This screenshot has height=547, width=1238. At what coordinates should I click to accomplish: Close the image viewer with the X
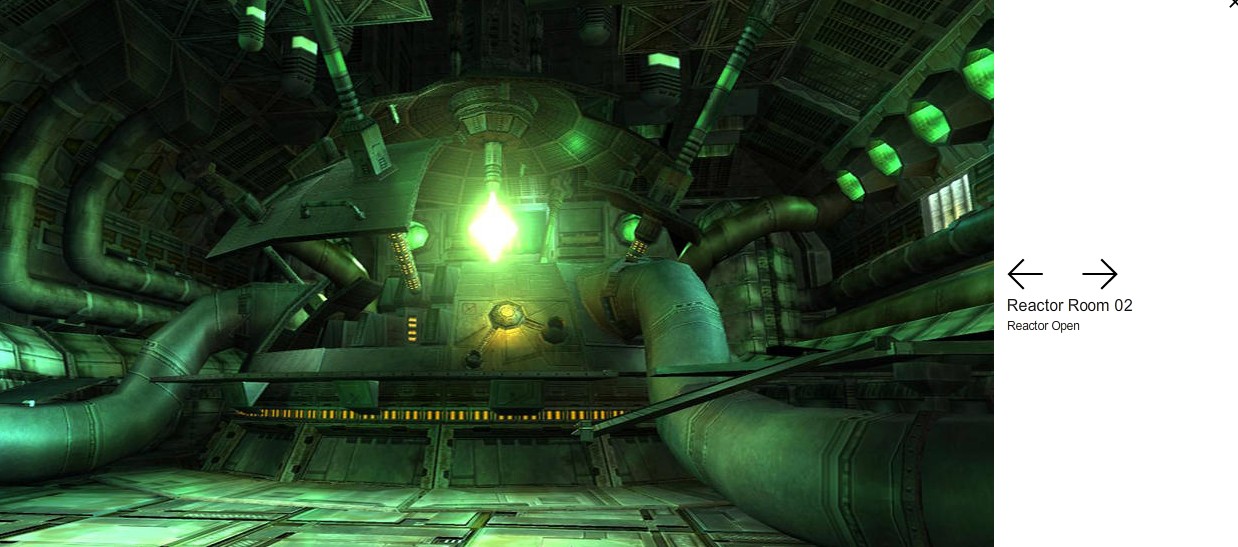[x=1233, y=4]
